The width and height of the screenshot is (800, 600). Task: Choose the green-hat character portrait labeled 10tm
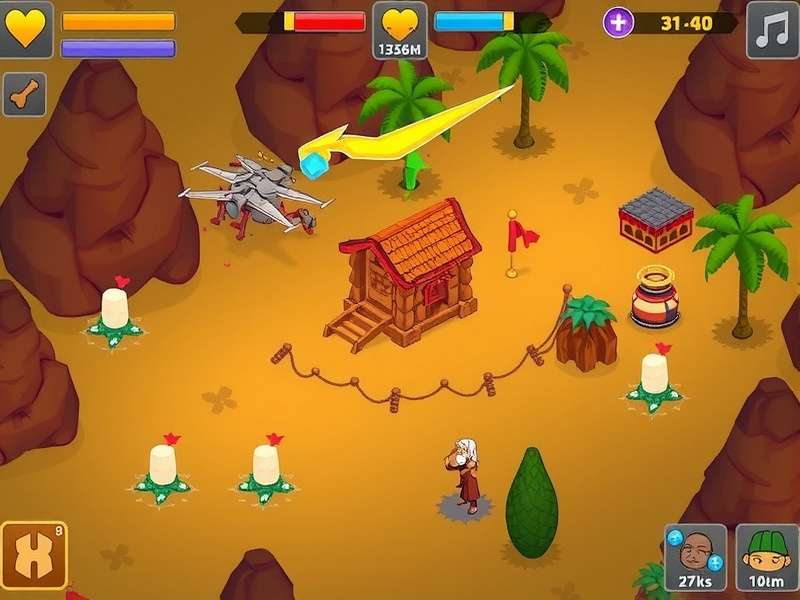click(x=768, y=558)
